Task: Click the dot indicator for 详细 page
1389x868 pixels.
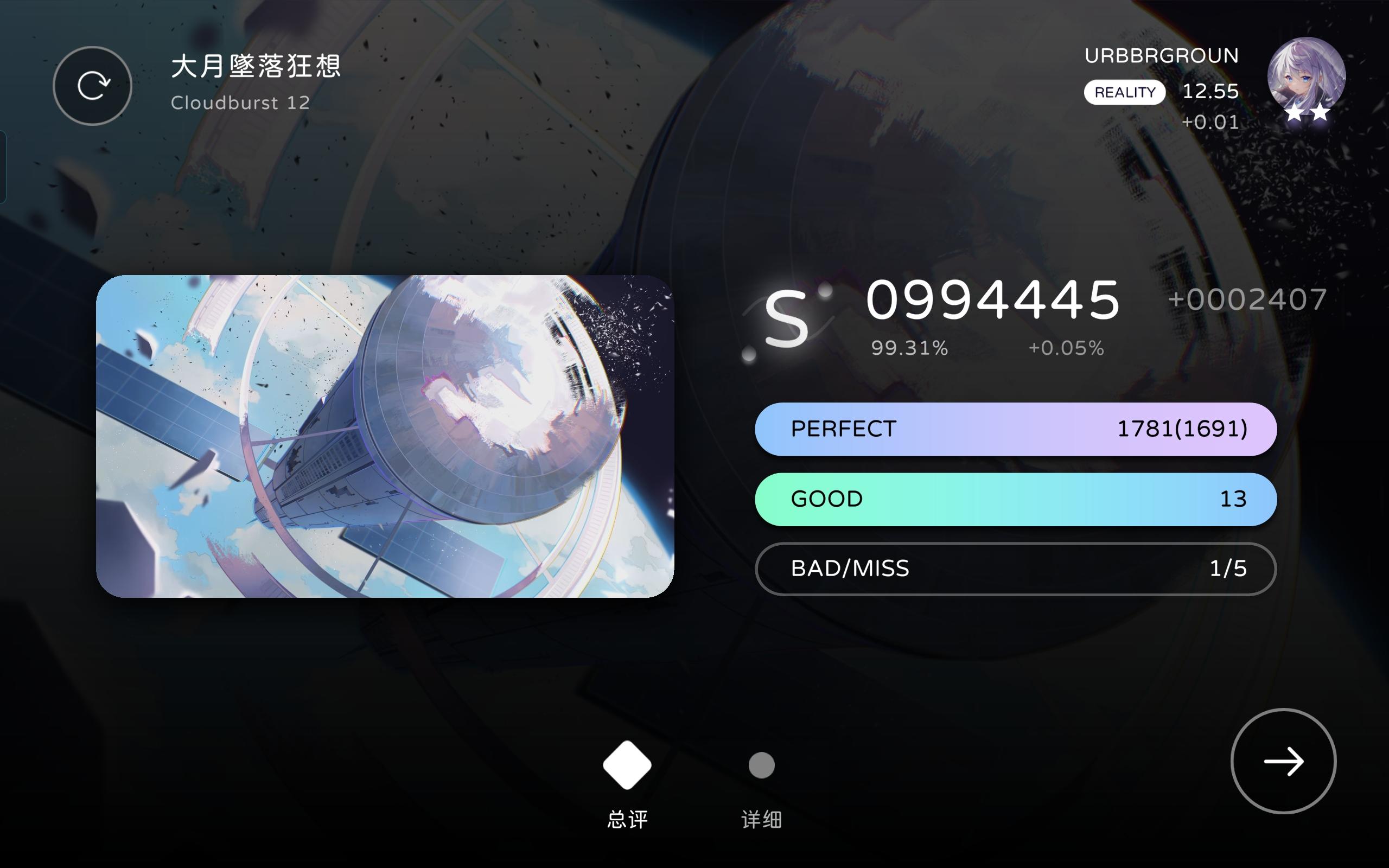Action: click(762, 765)
